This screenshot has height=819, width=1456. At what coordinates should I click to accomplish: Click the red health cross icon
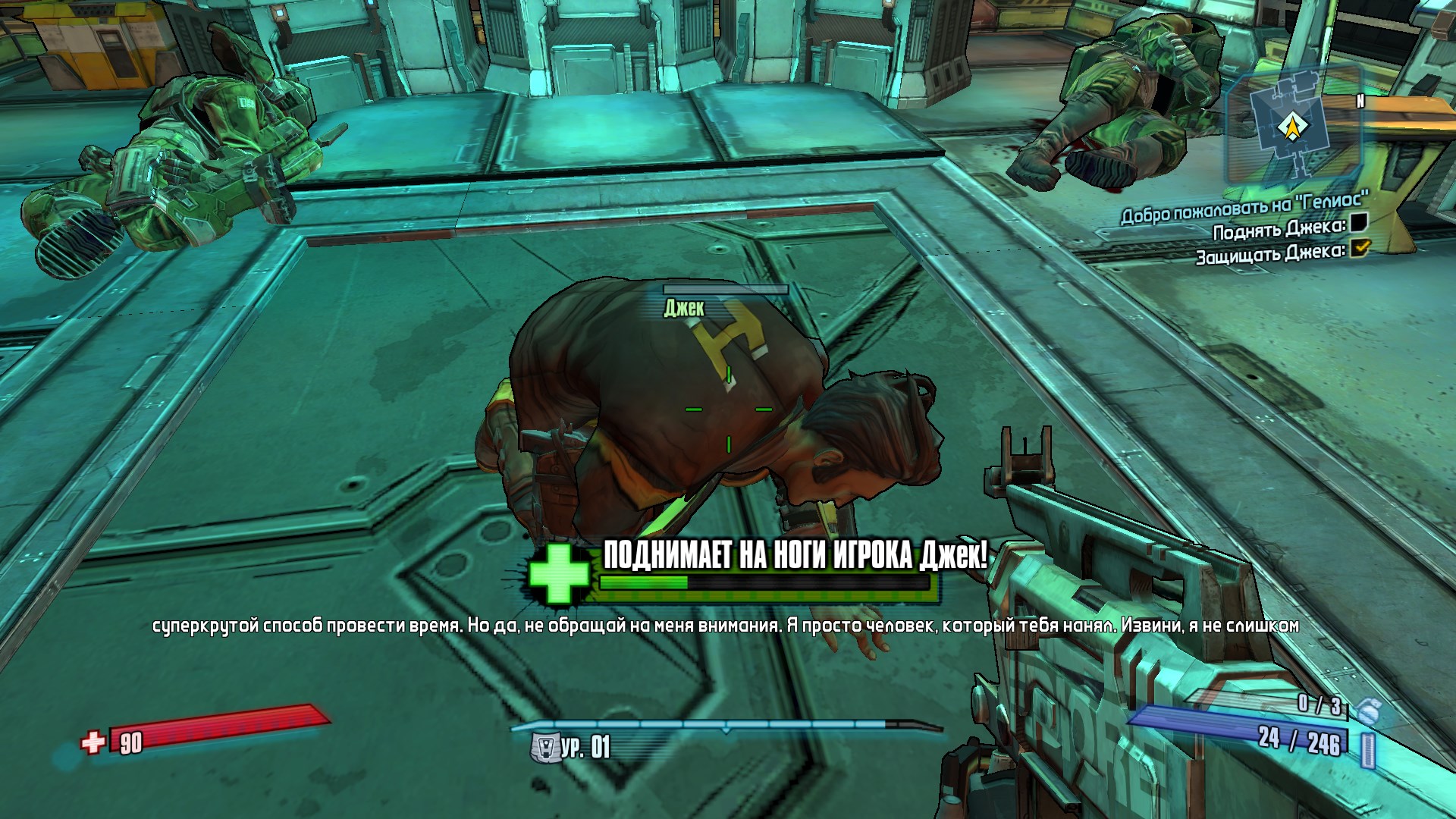pyautogui.click(x=93, y=742)
